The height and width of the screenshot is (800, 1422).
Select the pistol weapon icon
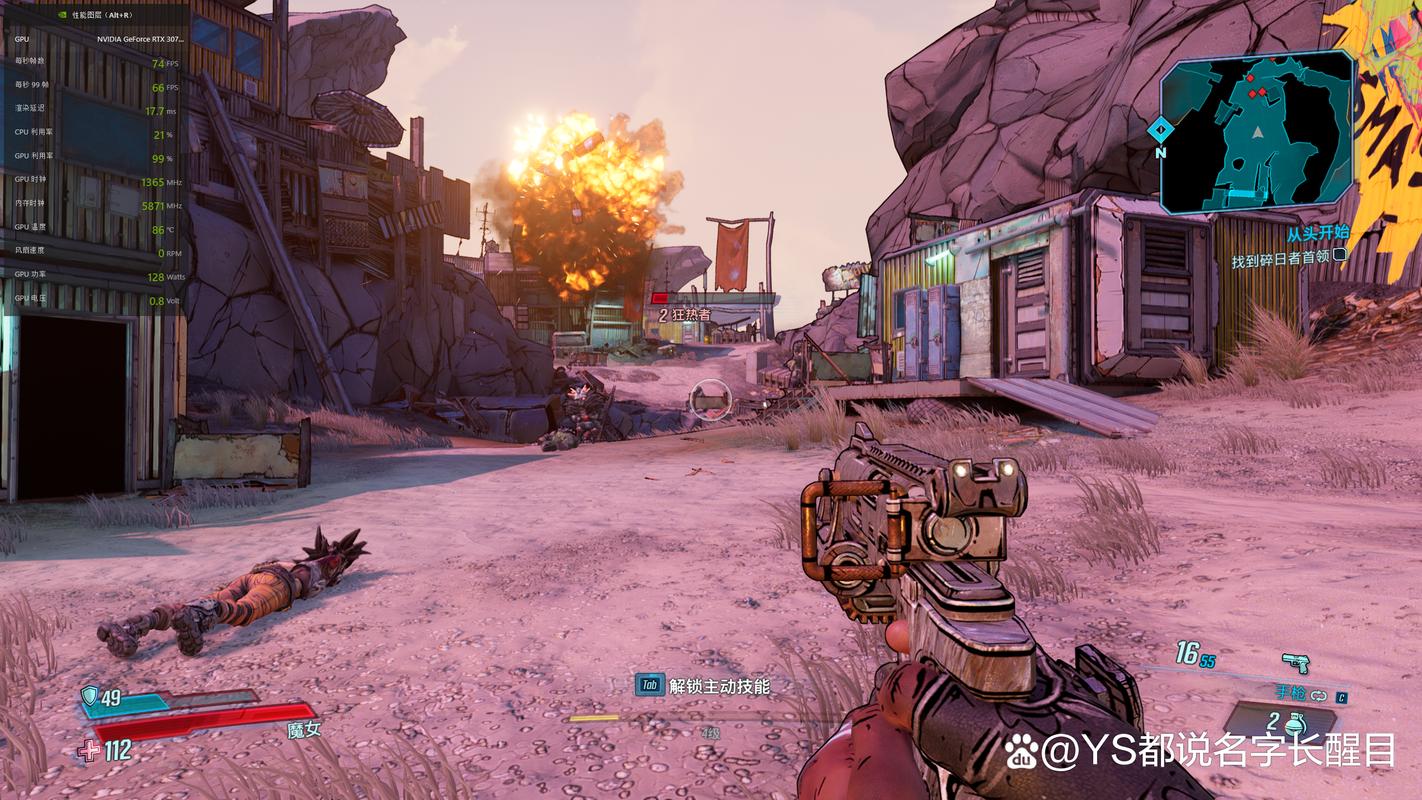click(1296, 662)
